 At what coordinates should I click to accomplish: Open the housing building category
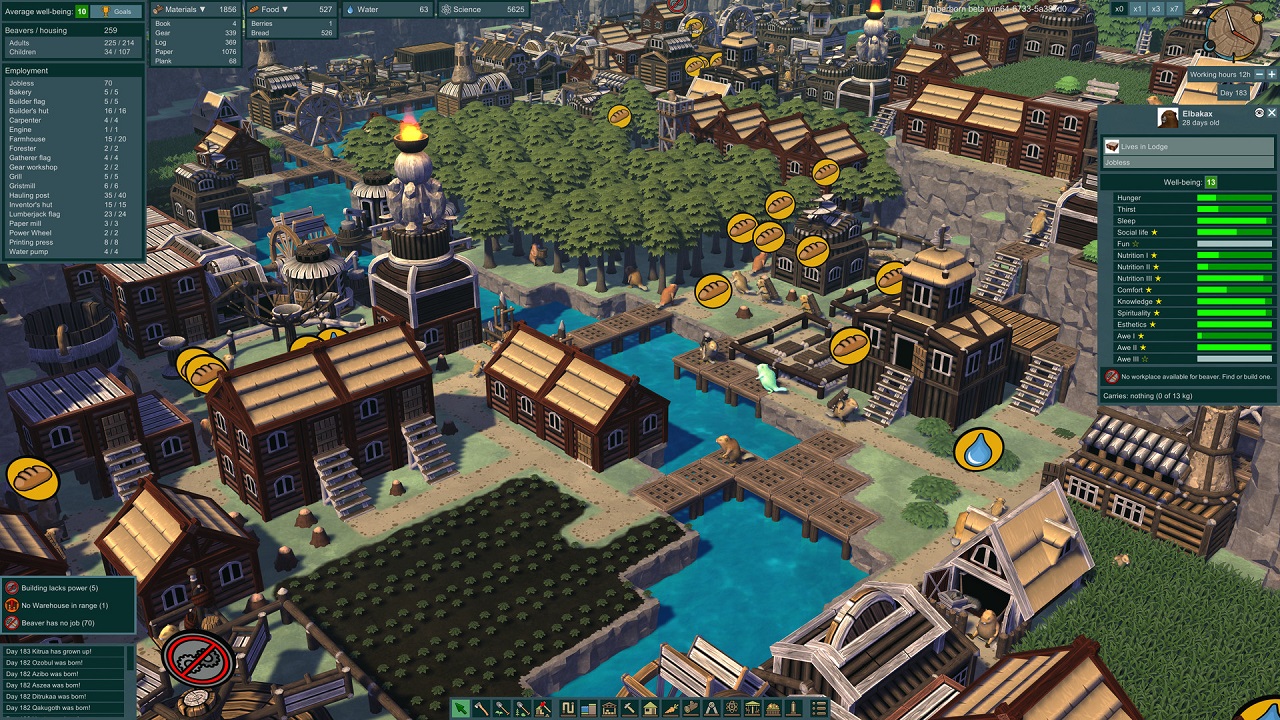pyautogui.click(x=650, y=709)
